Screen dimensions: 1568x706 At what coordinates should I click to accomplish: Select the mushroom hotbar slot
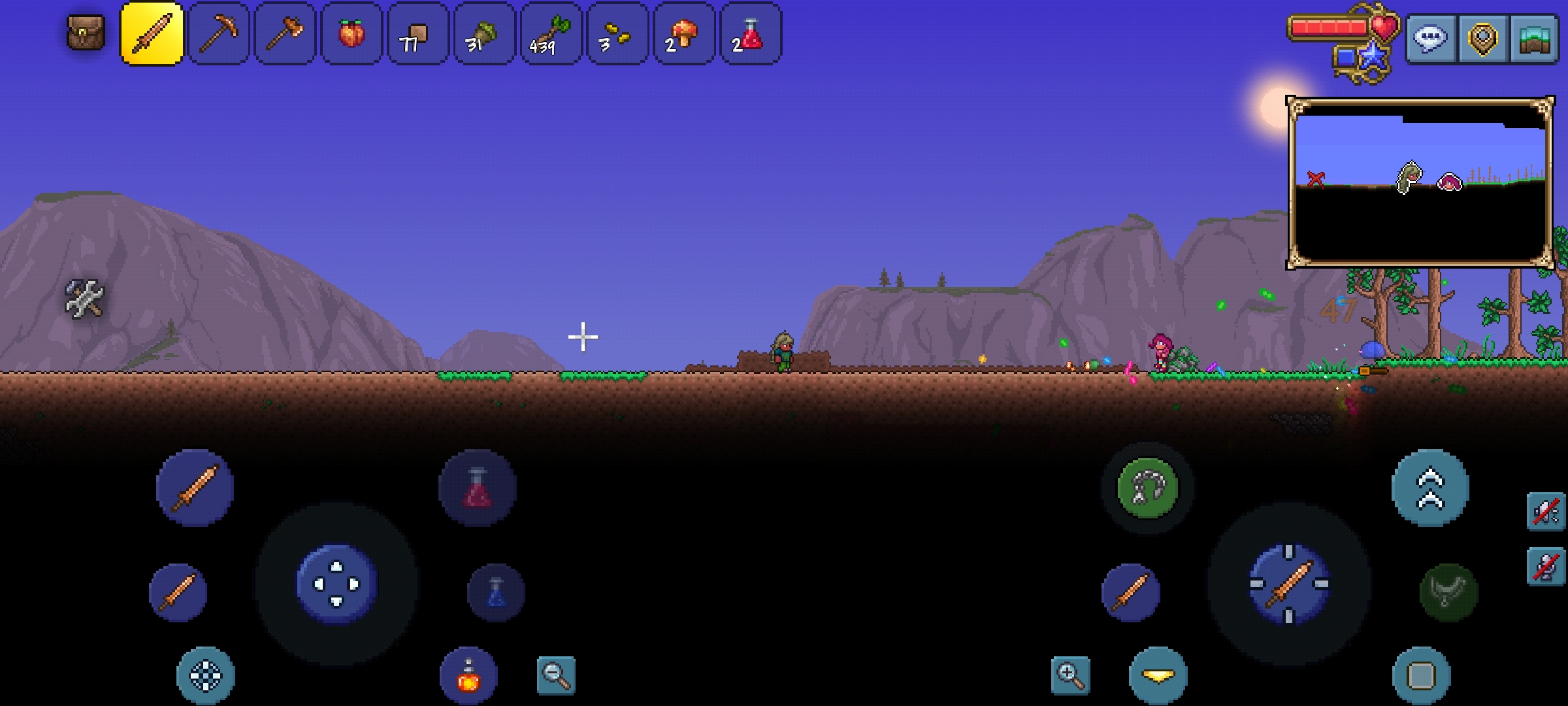coord(683,34)
